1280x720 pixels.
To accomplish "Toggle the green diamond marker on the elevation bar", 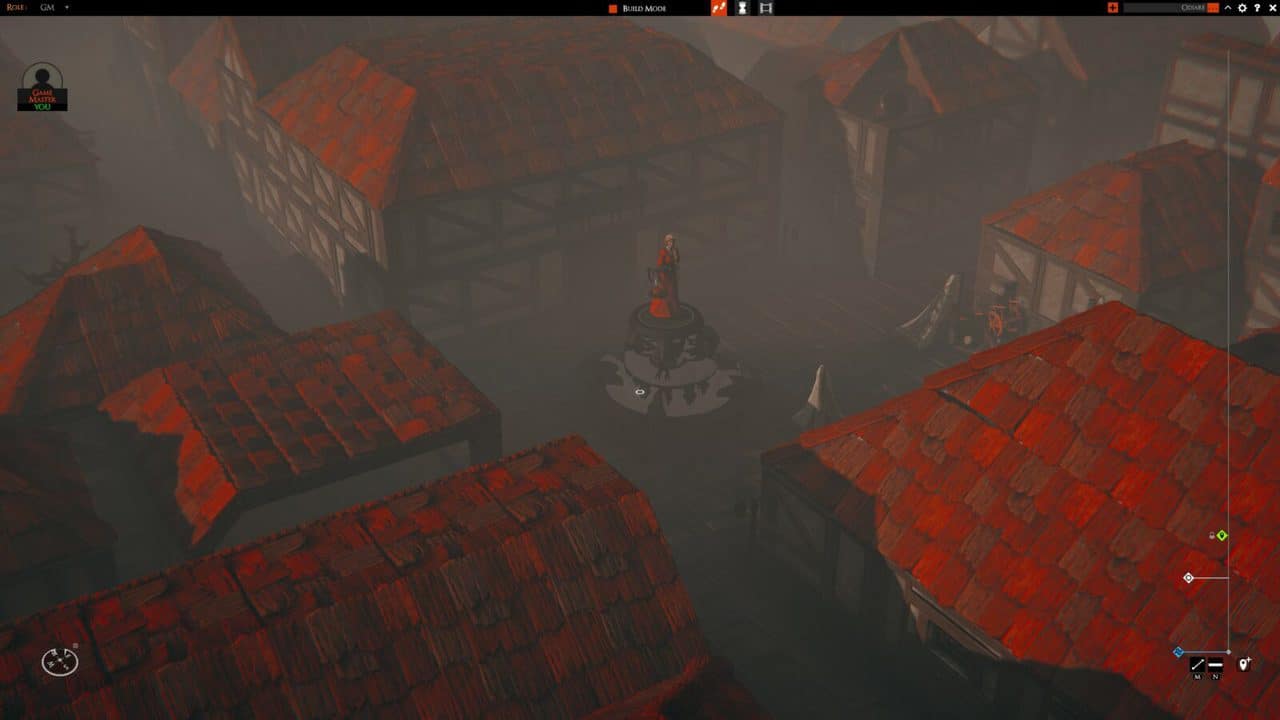I will coord(1222,535).
